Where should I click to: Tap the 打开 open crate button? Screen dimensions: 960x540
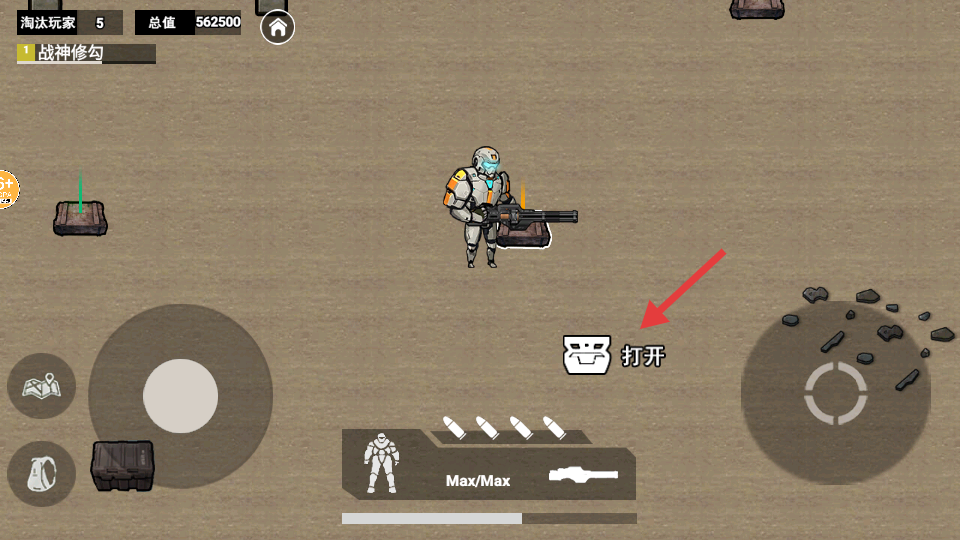pyautogui.click(x=614, y=355)
